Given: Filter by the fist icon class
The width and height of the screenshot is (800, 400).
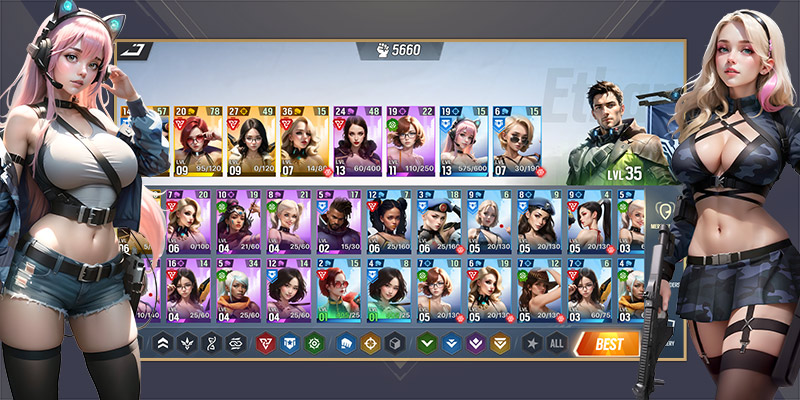Looking at the screenshot, I should click(346, 344).
